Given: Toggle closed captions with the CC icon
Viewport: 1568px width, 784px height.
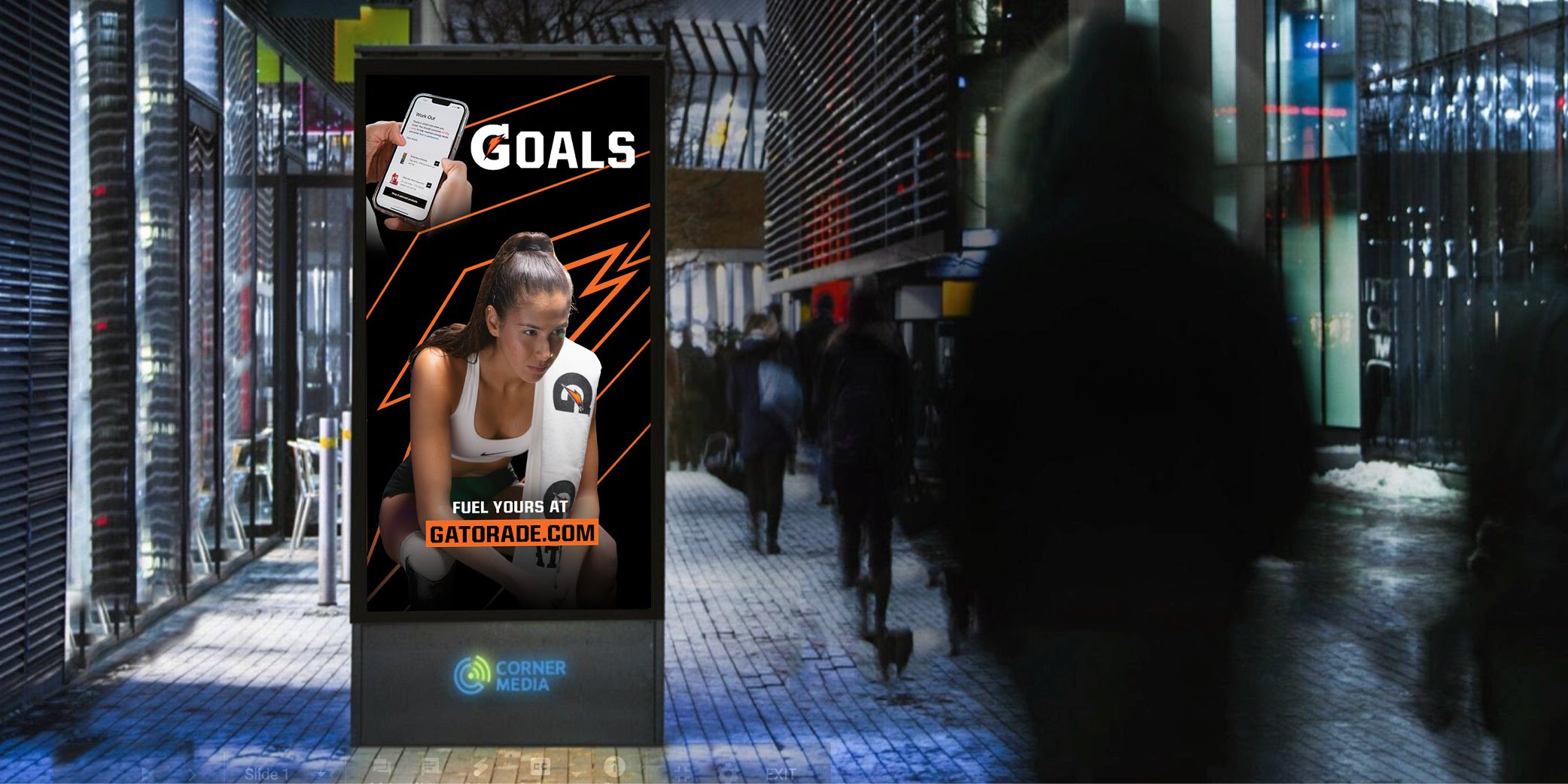Looking at the screenshot, I should [540, 768].
